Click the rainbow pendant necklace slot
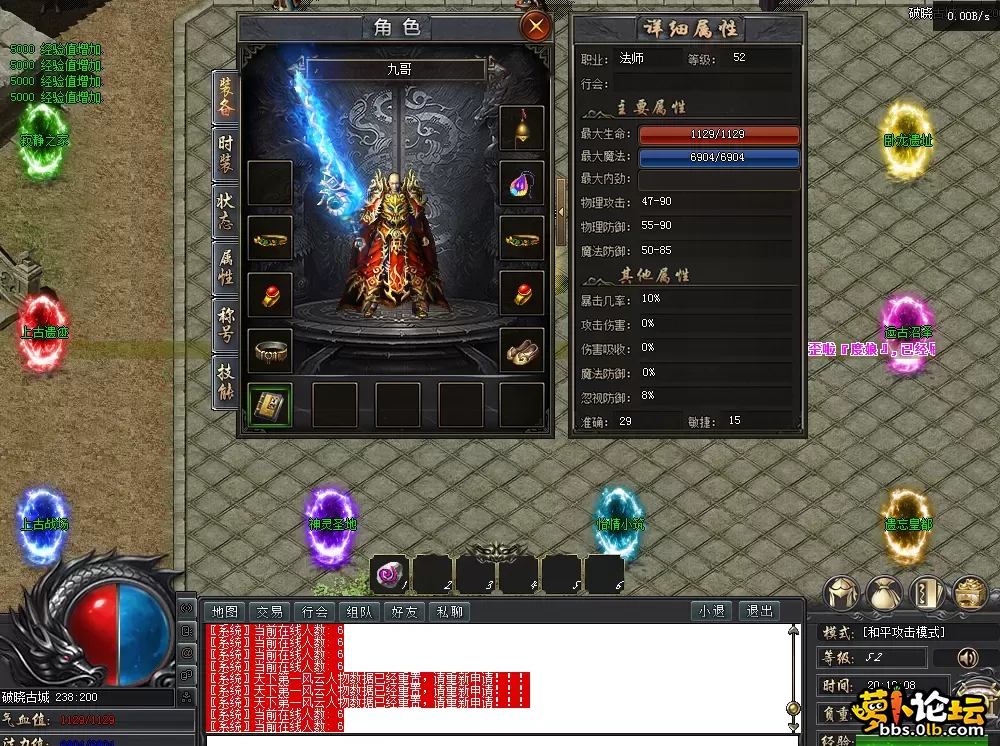Image resolution: width=1000 pixels, height=746 pixels. (x=522, y=183)
